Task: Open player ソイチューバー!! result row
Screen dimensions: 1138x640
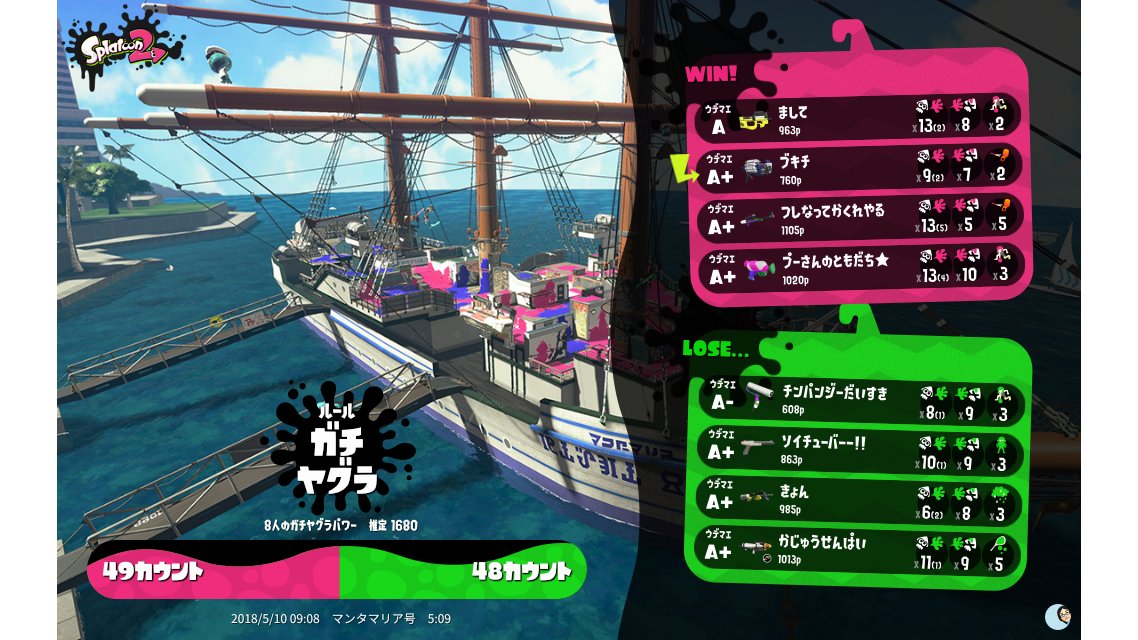Action: pos(860,451)
